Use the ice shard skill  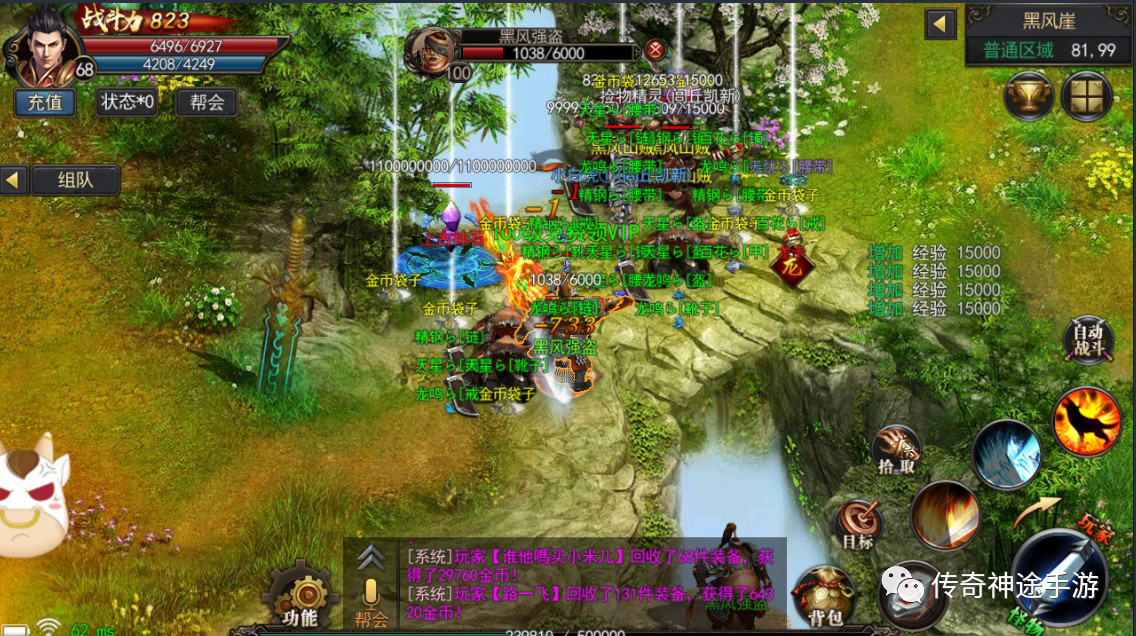pyautogui.click(x=1006, y=455)
